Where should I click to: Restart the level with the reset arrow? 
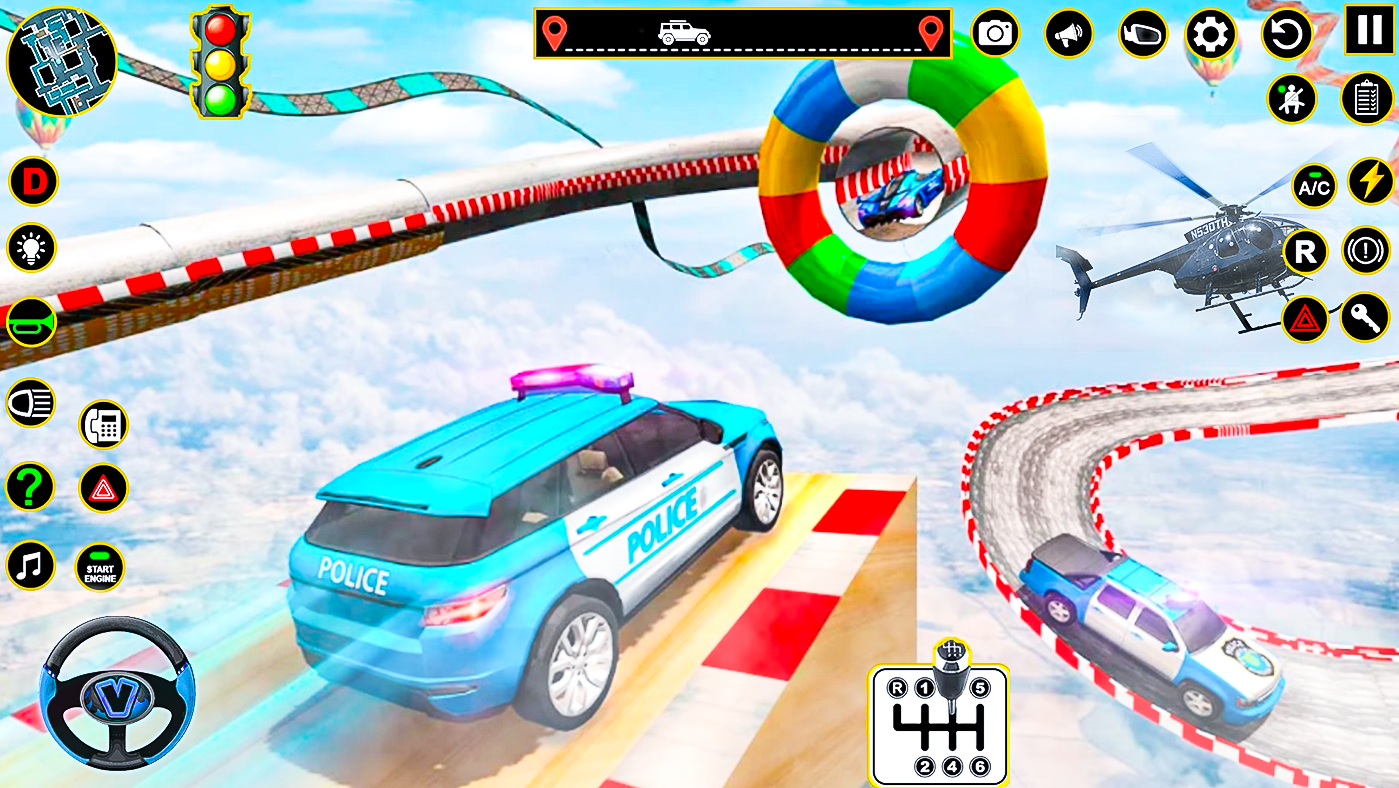(x=1286, y=33)
